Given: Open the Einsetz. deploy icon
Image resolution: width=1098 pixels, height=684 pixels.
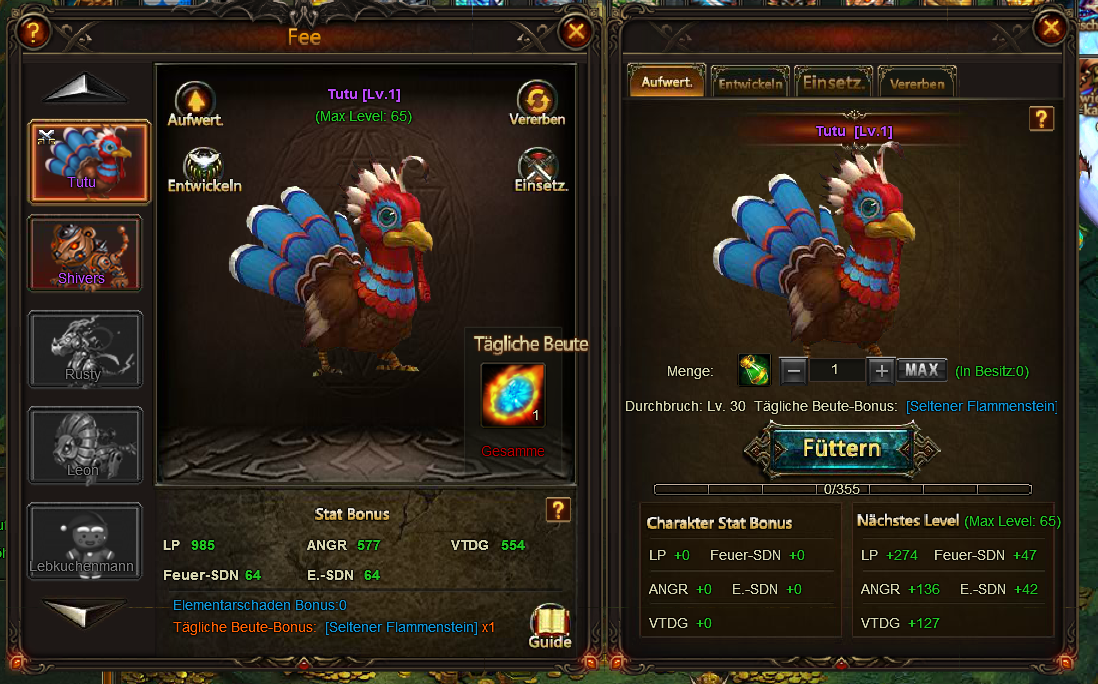Looking at the screenshot, I should [540, 169].
